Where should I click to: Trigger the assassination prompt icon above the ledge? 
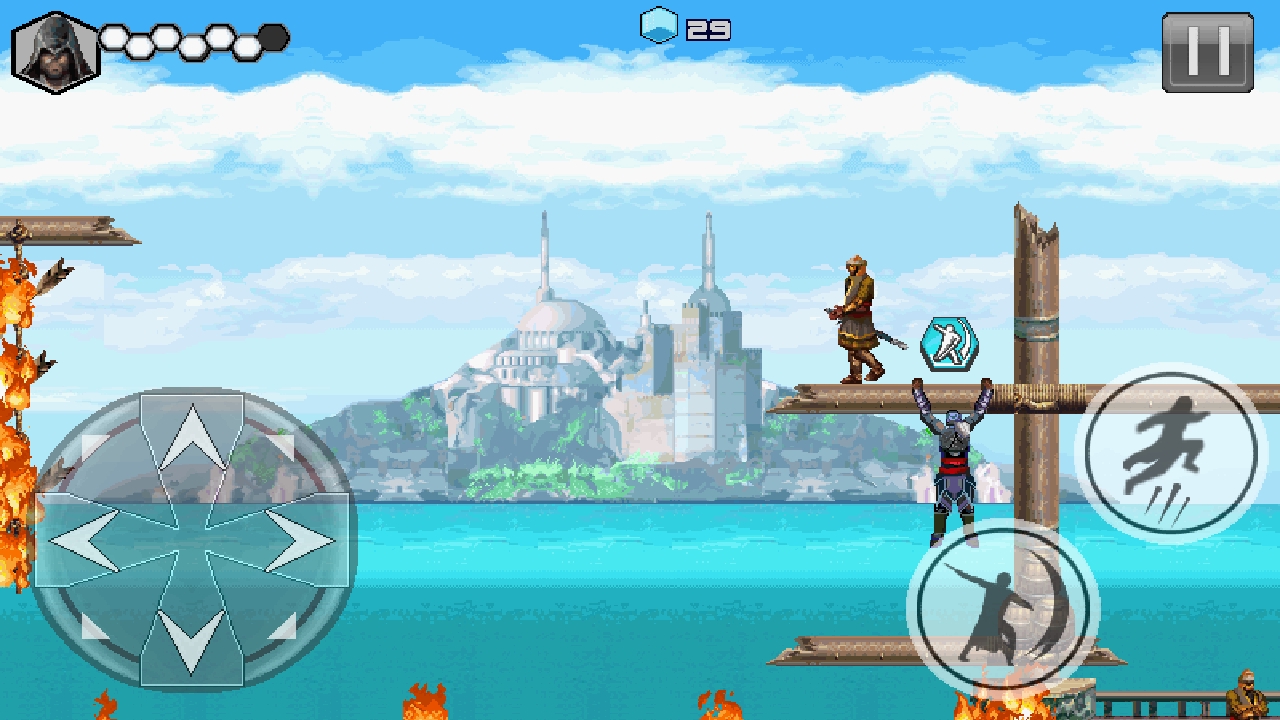coord(948,344)
